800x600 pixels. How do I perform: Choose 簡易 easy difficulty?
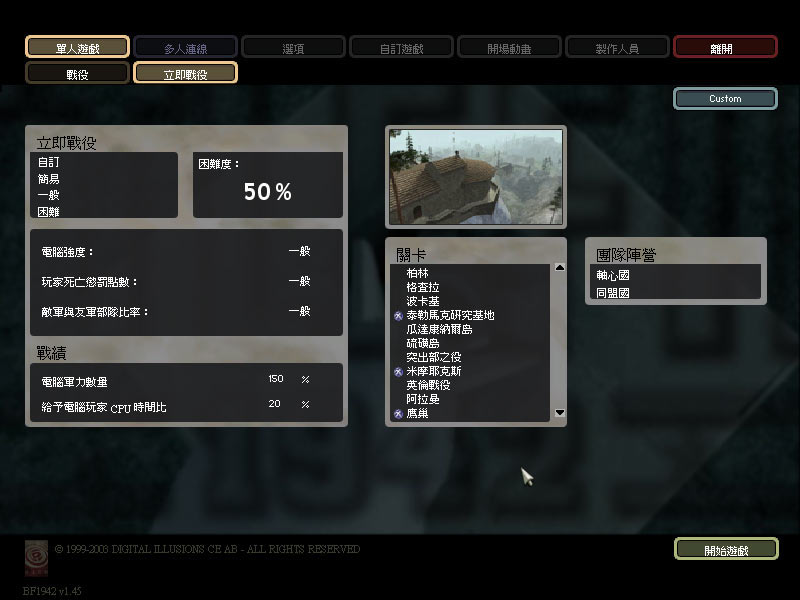point(49,179)
